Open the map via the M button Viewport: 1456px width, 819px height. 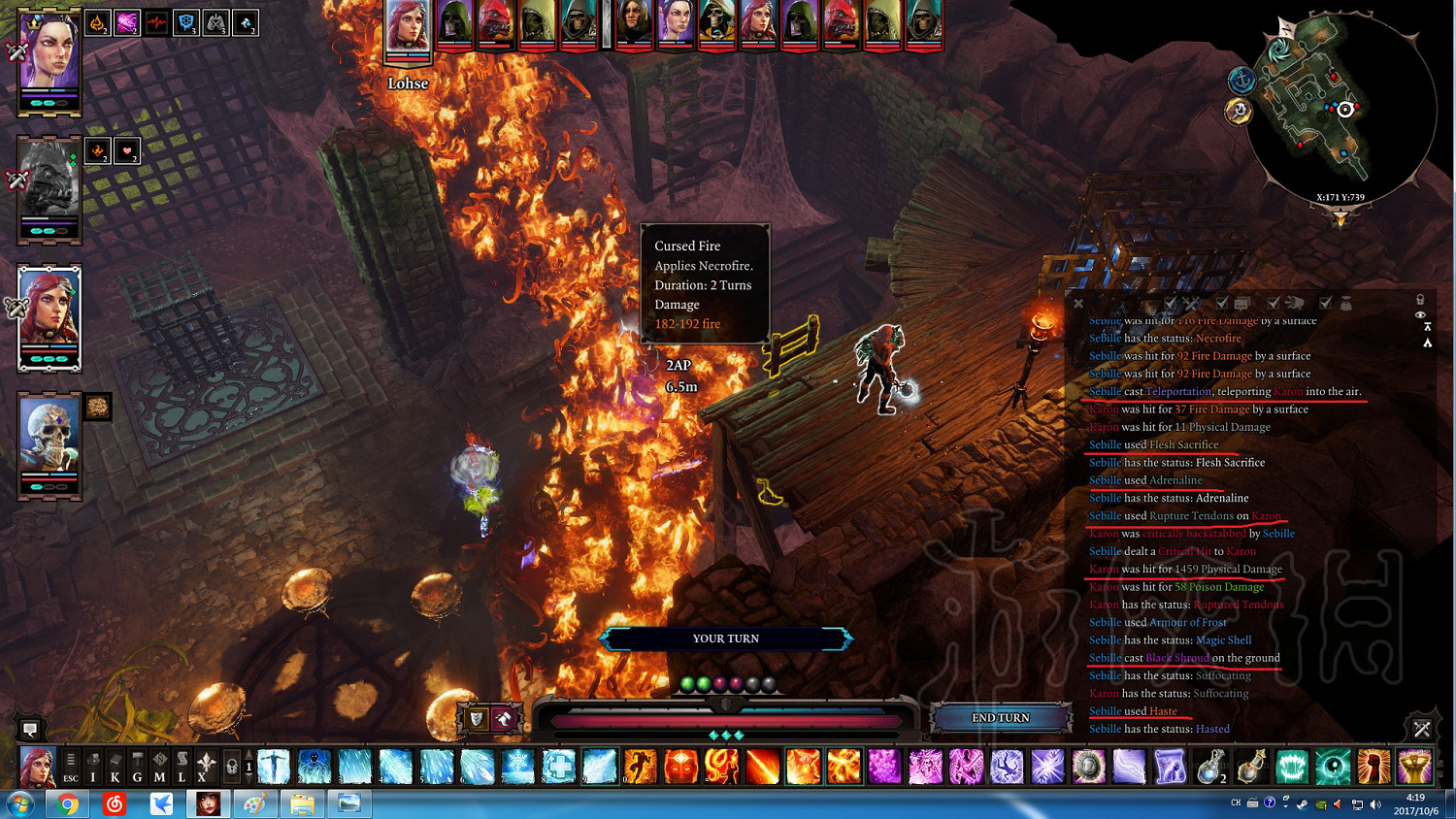point(160,766)
